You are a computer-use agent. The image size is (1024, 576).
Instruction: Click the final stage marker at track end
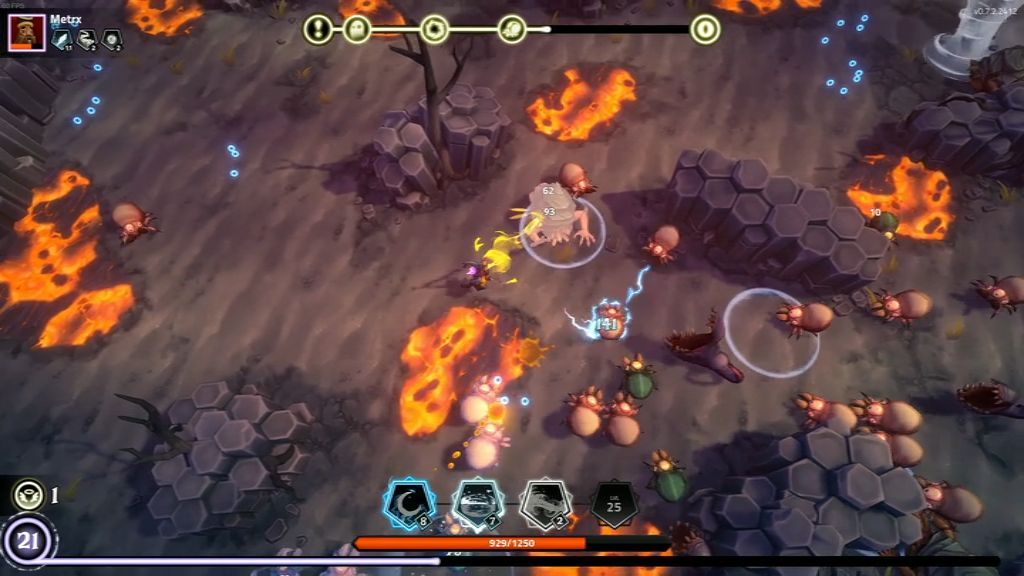(x=705, y=29)
